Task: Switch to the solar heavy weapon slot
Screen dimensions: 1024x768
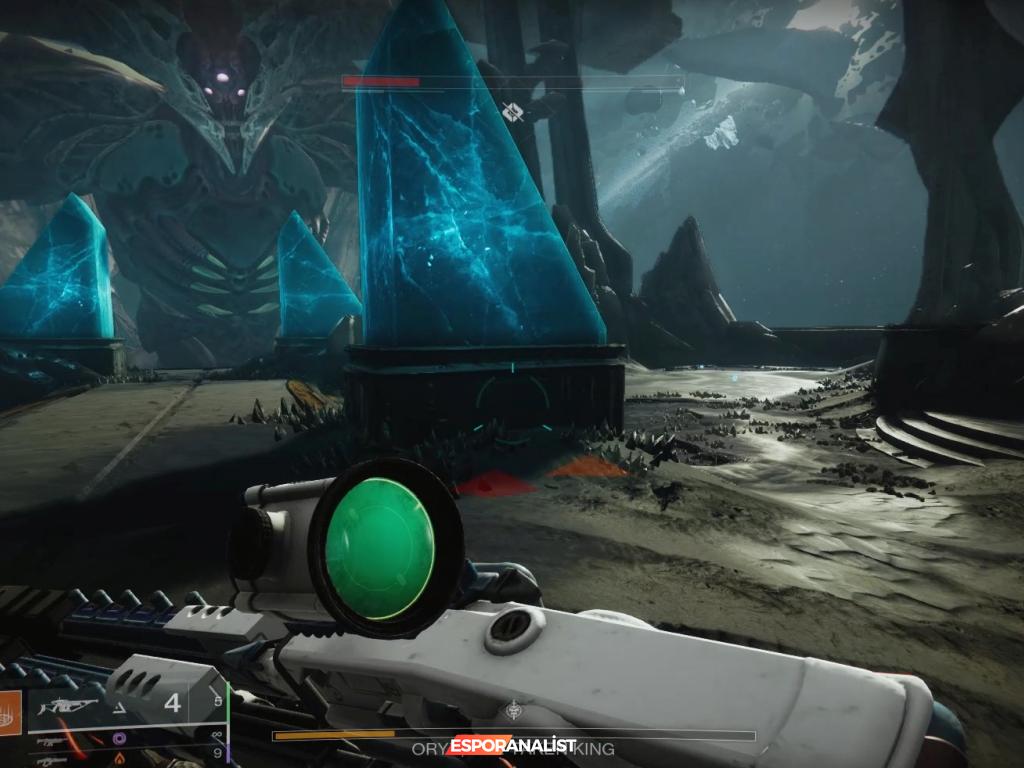Action: 120,759
